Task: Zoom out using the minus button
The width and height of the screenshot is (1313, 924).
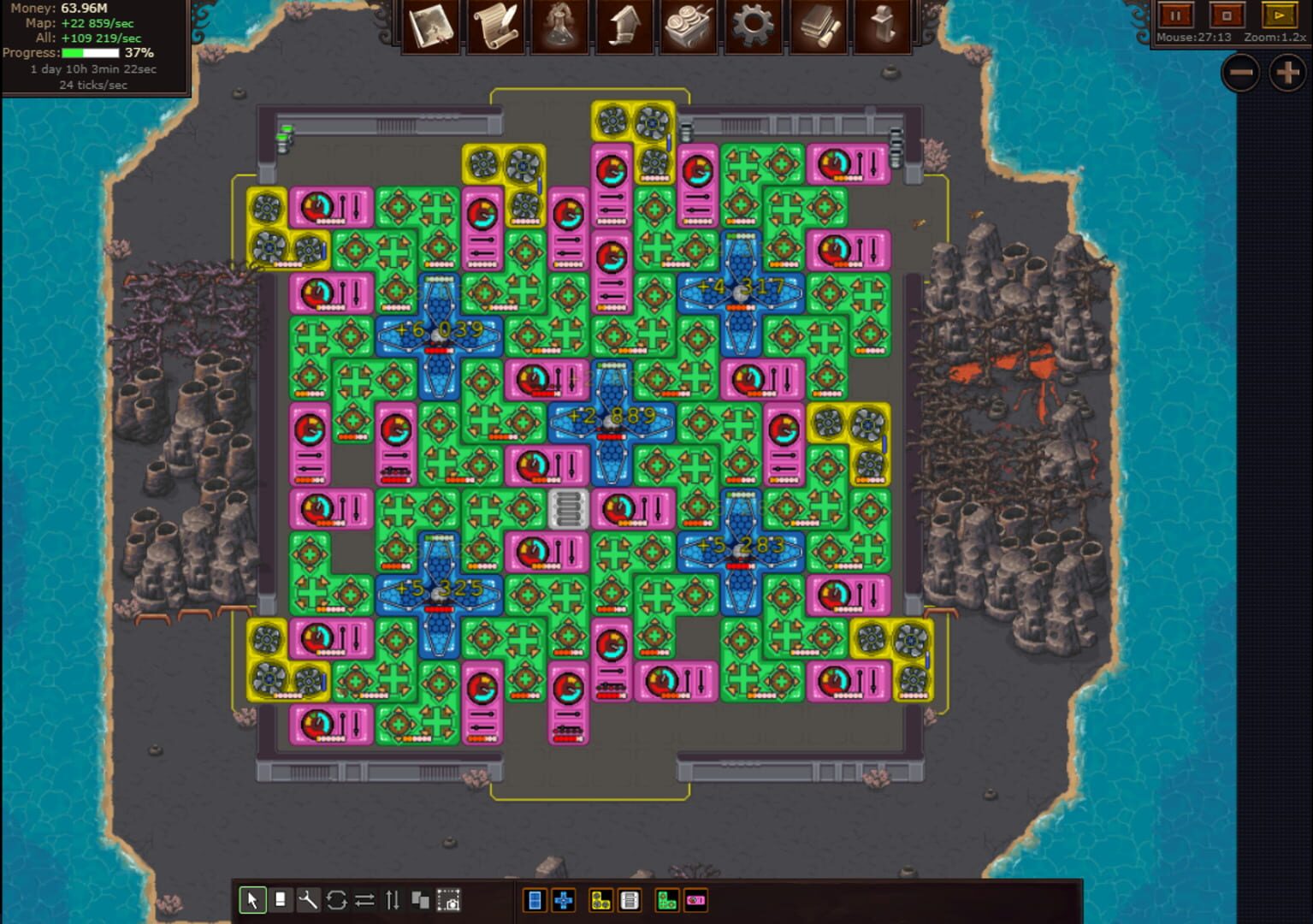Action: [1240, 74]
